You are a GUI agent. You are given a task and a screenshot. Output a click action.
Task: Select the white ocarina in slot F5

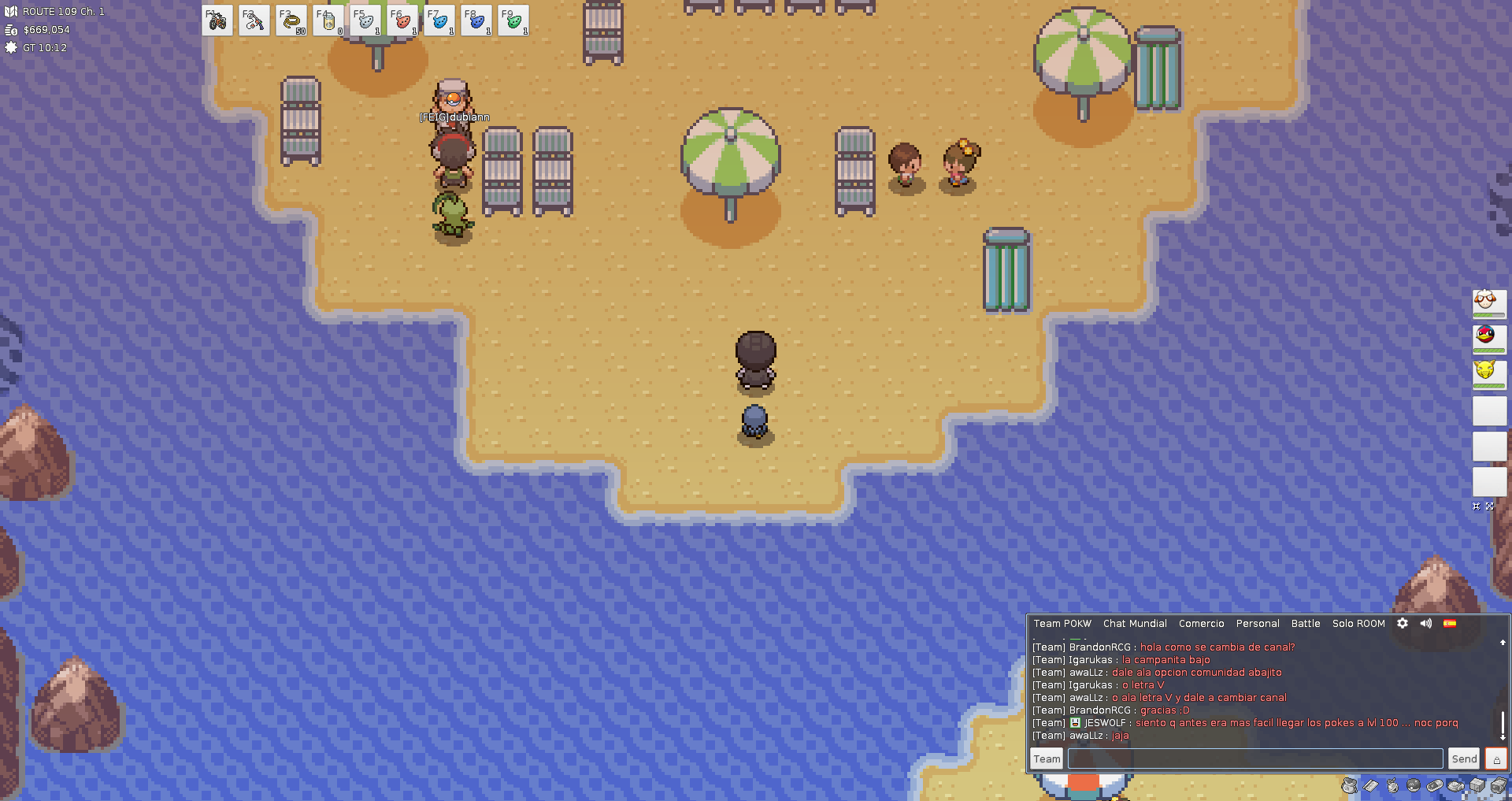click(x=365, y=21)
